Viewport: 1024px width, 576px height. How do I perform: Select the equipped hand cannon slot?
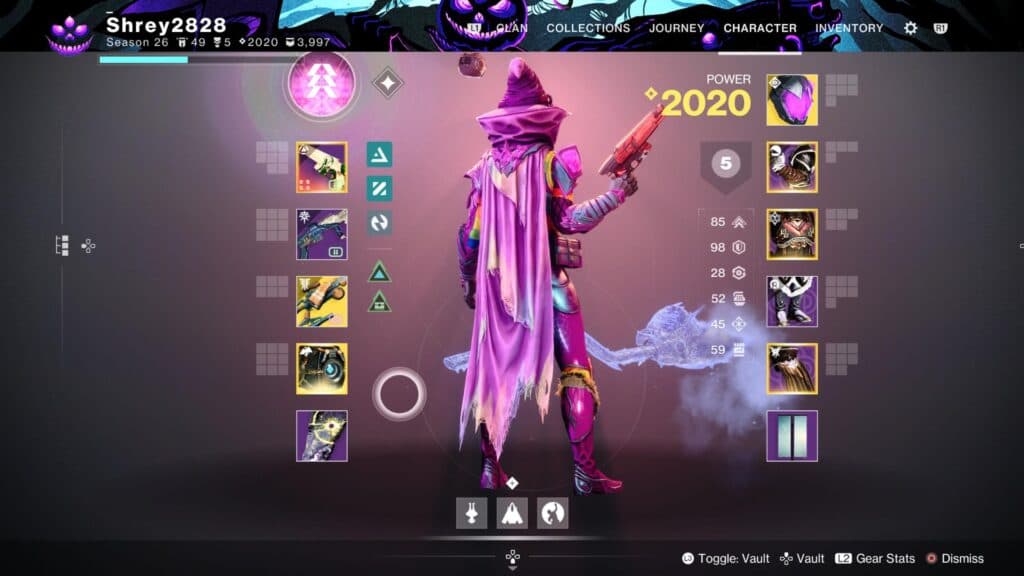[322, 167]
